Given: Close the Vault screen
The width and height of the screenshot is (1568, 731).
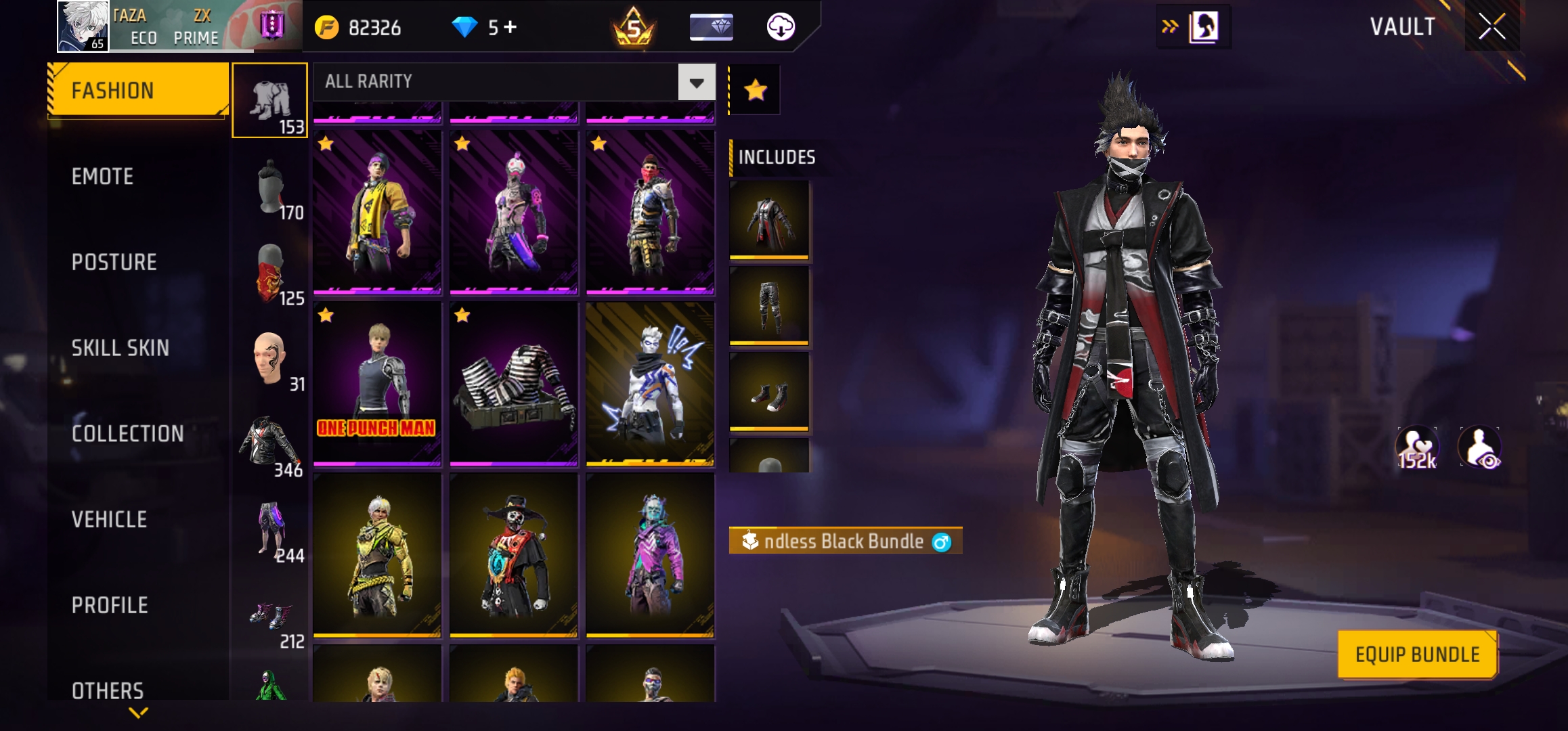Looking at the screenshot, I should tap(1491, 27).
